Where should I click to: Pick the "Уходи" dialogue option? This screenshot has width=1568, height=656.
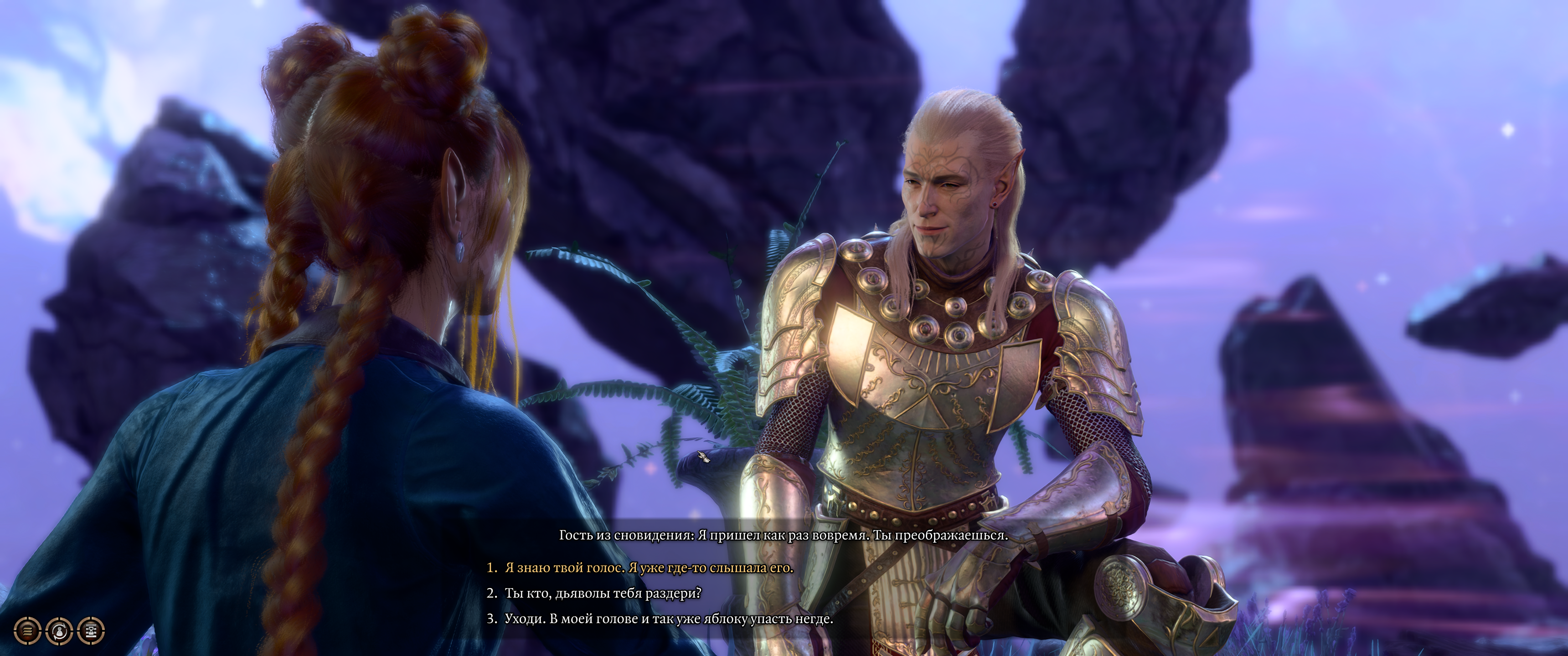668,619
